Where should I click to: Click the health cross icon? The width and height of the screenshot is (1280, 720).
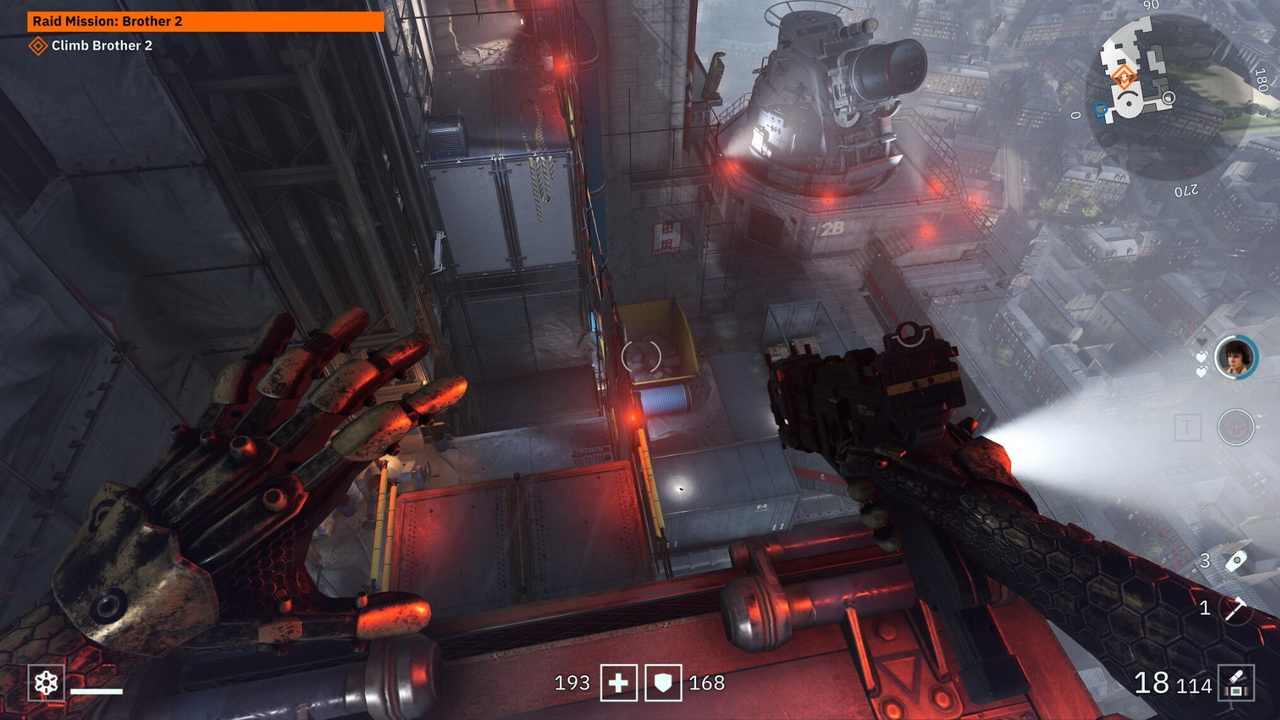[x=618, y=683]
